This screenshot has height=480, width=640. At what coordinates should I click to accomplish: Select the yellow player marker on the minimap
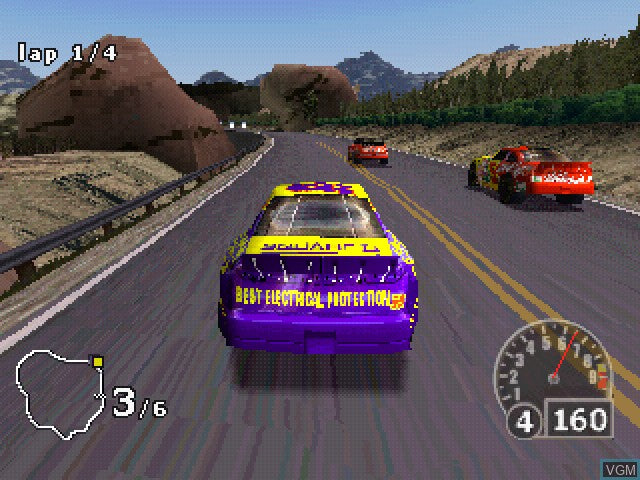(97, 359)
